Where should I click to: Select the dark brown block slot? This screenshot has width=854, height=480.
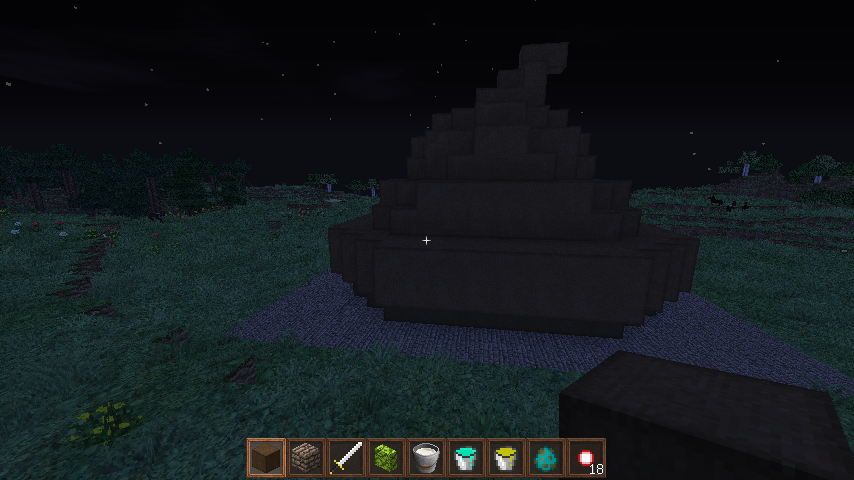click(266, 458)
